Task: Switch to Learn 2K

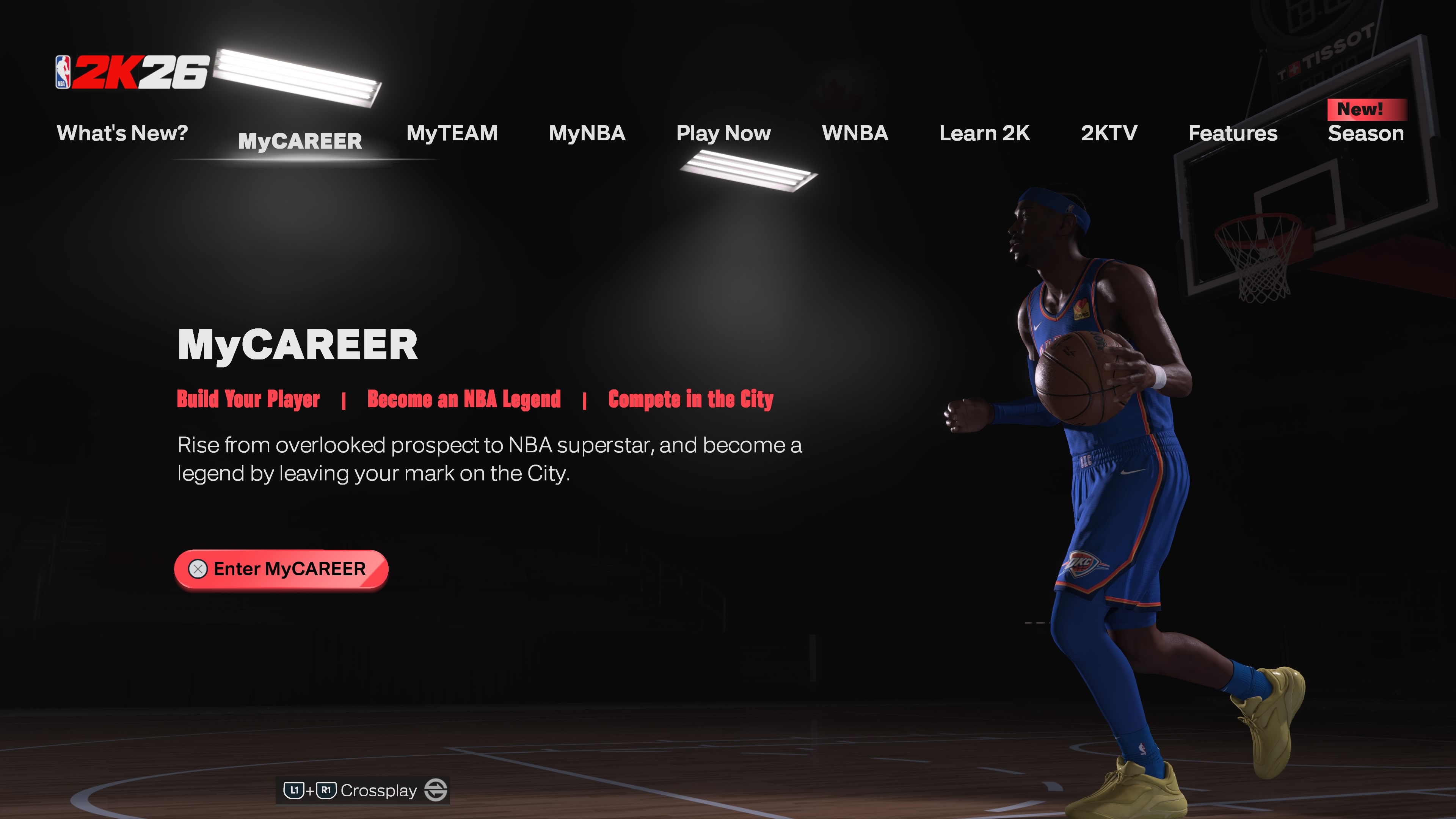Action: [984, 133]
